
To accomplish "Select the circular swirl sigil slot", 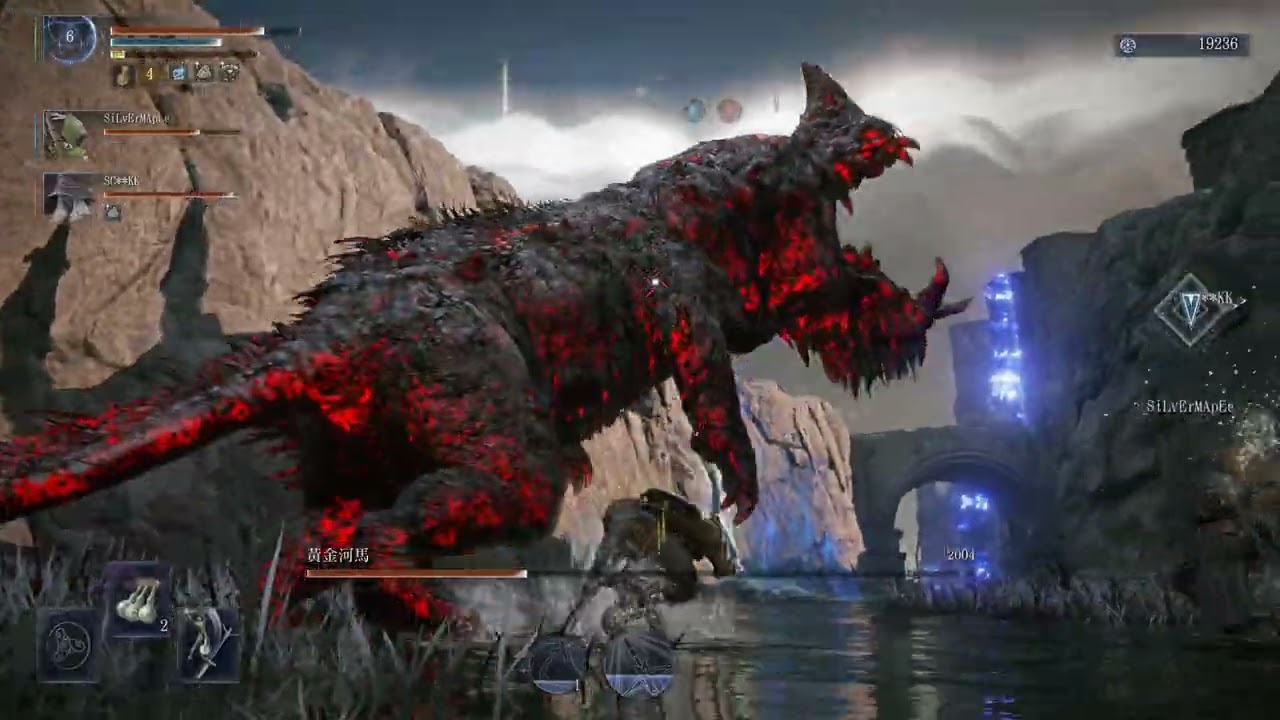I will click(68, 645).
